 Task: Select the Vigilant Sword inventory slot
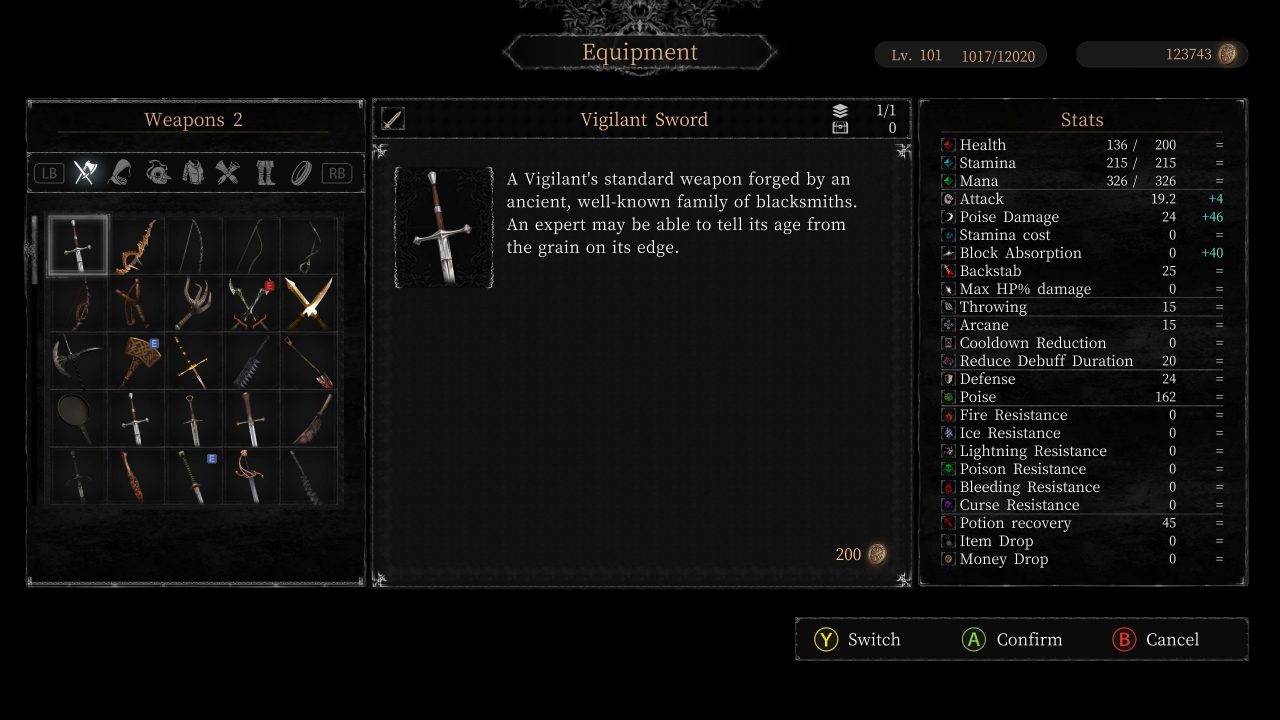[77, 245]
